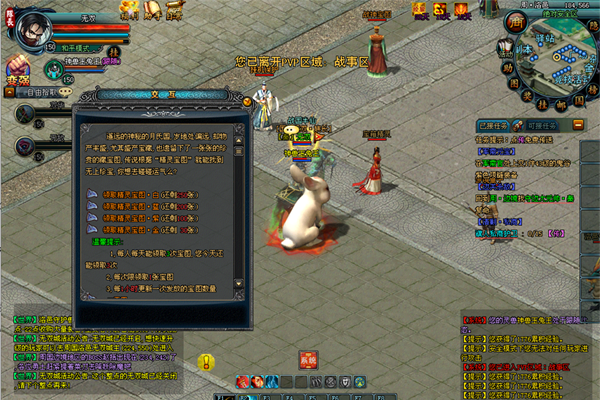
Task: Open the 福利 welfare icon
Action: tap(129, 11)
